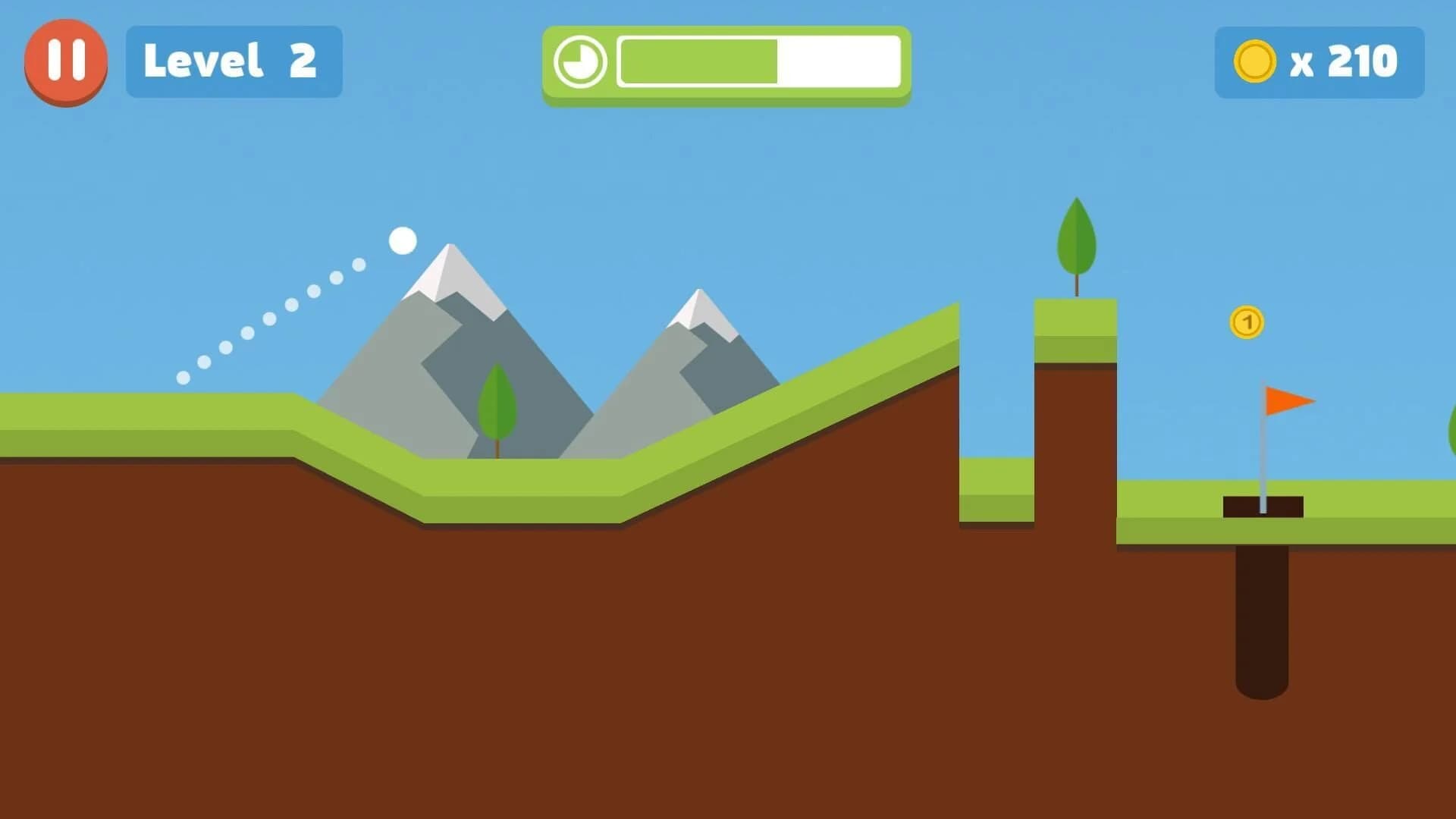Click the white empty section of the timer bar
This screenshot has width=1456, height=819.
[x=842, y=61]
